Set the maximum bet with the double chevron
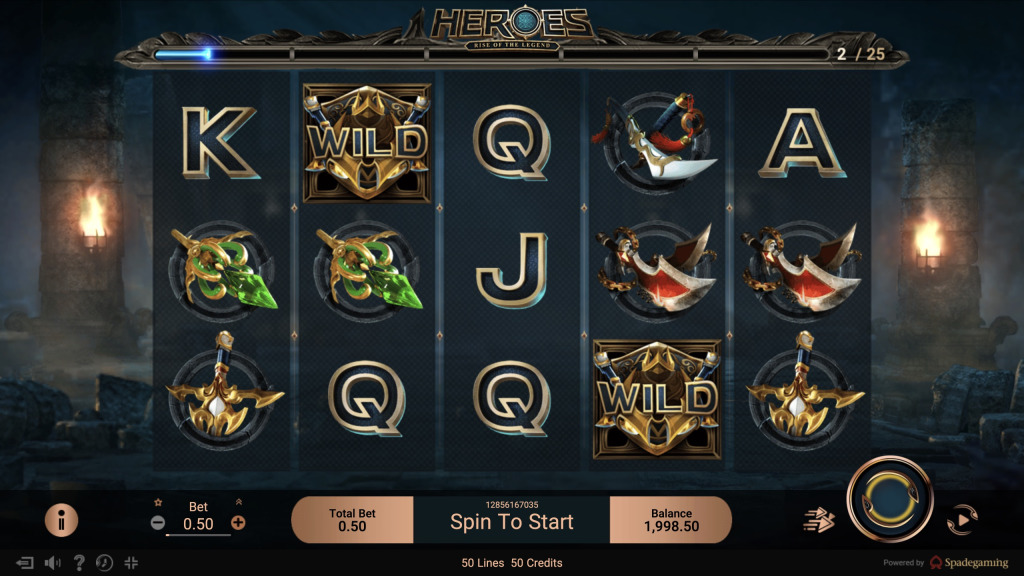Viewport: 1024px width, 576px height. [x=238, y=503]
